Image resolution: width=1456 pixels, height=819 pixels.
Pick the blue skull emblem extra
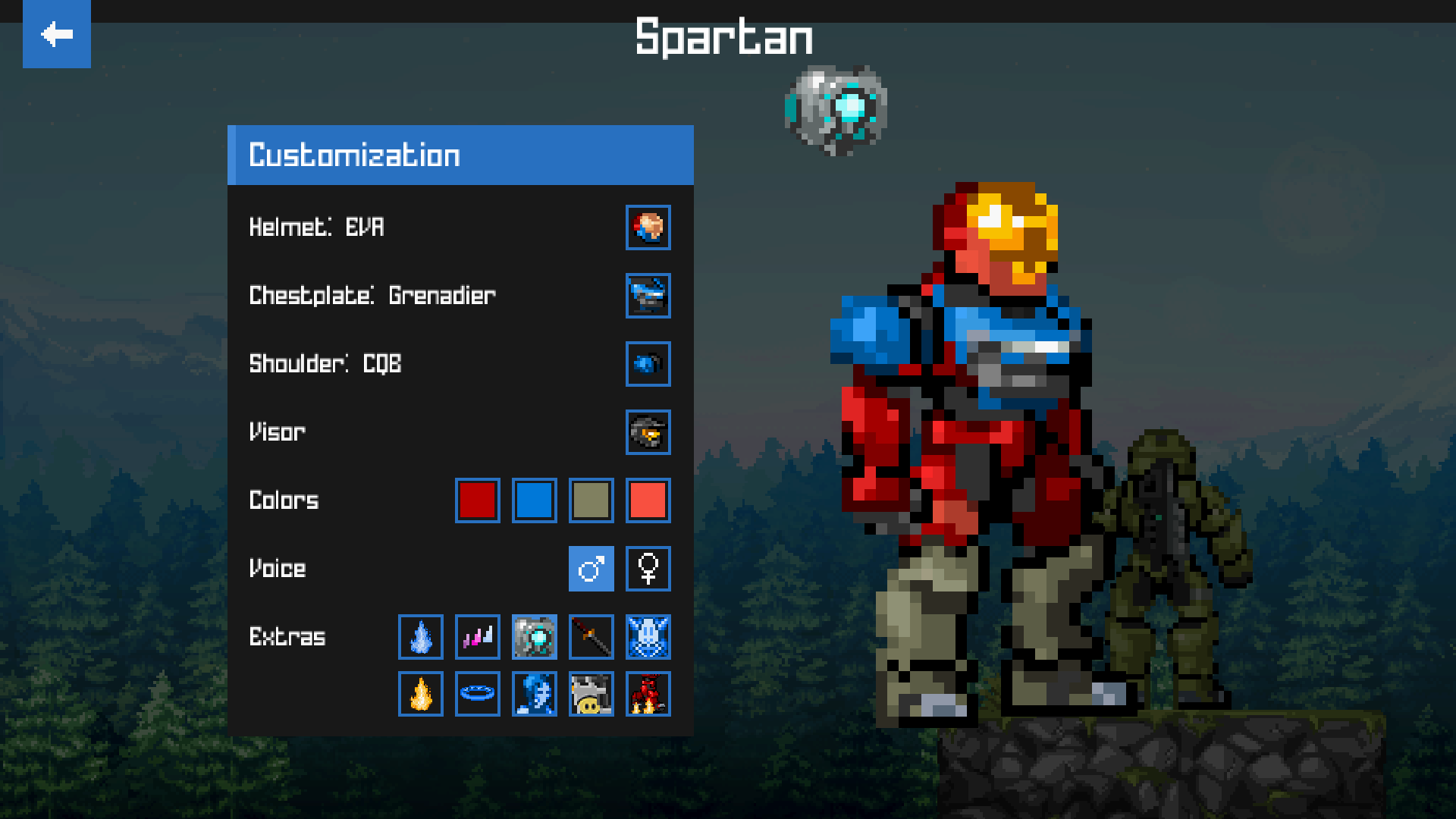(x=648, y=637)
